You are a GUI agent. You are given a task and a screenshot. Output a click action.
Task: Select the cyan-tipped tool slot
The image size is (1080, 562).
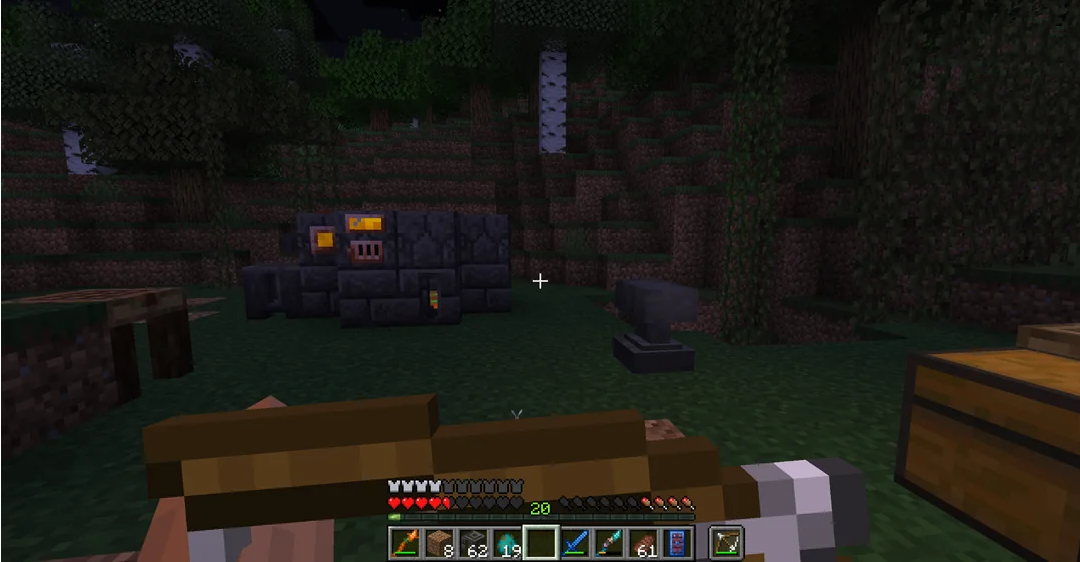point(611,543)
